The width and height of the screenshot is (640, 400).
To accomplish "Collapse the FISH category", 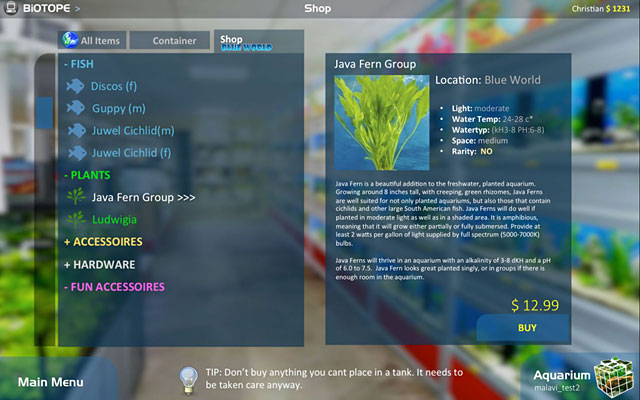I will click(78, 63).
